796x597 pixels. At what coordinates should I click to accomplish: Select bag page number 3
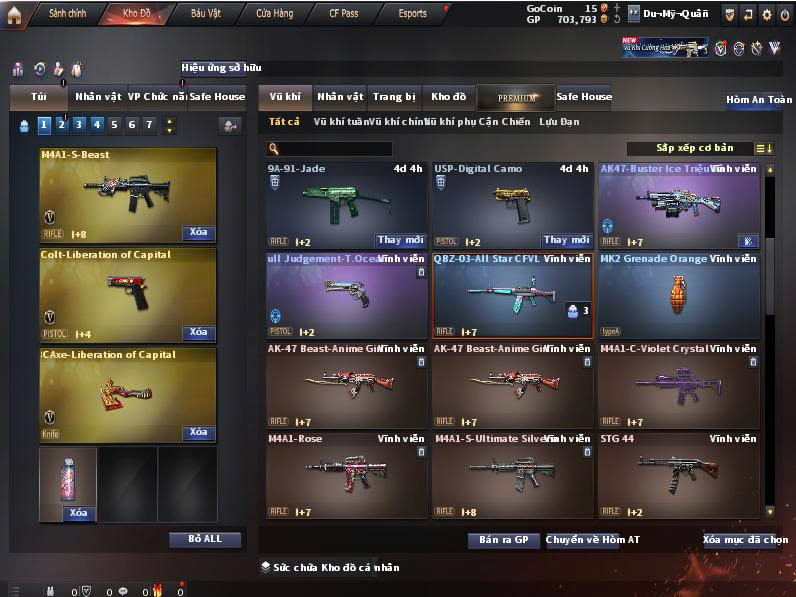(x=79, y=125)
